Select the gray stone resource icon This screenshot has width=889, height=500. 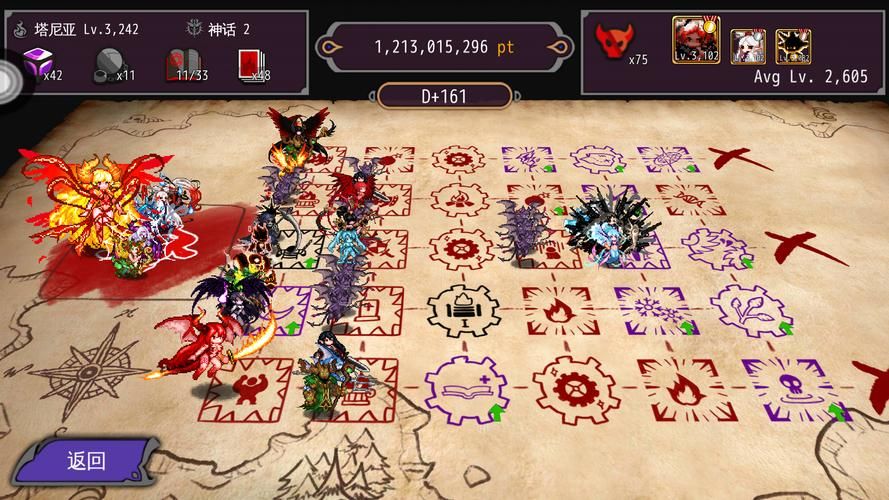tap(109, 66)
